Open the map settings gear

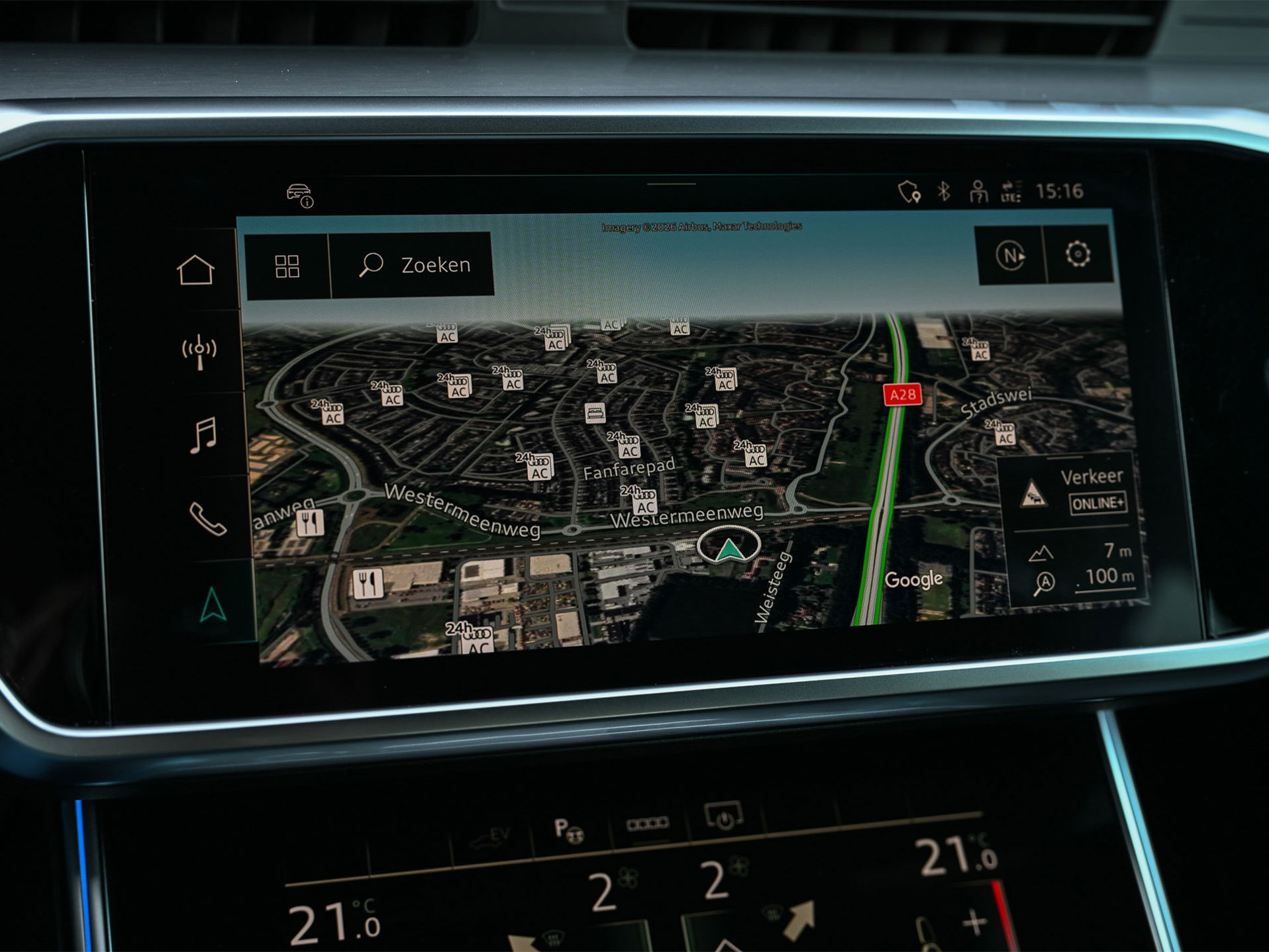click(1078, 254)
